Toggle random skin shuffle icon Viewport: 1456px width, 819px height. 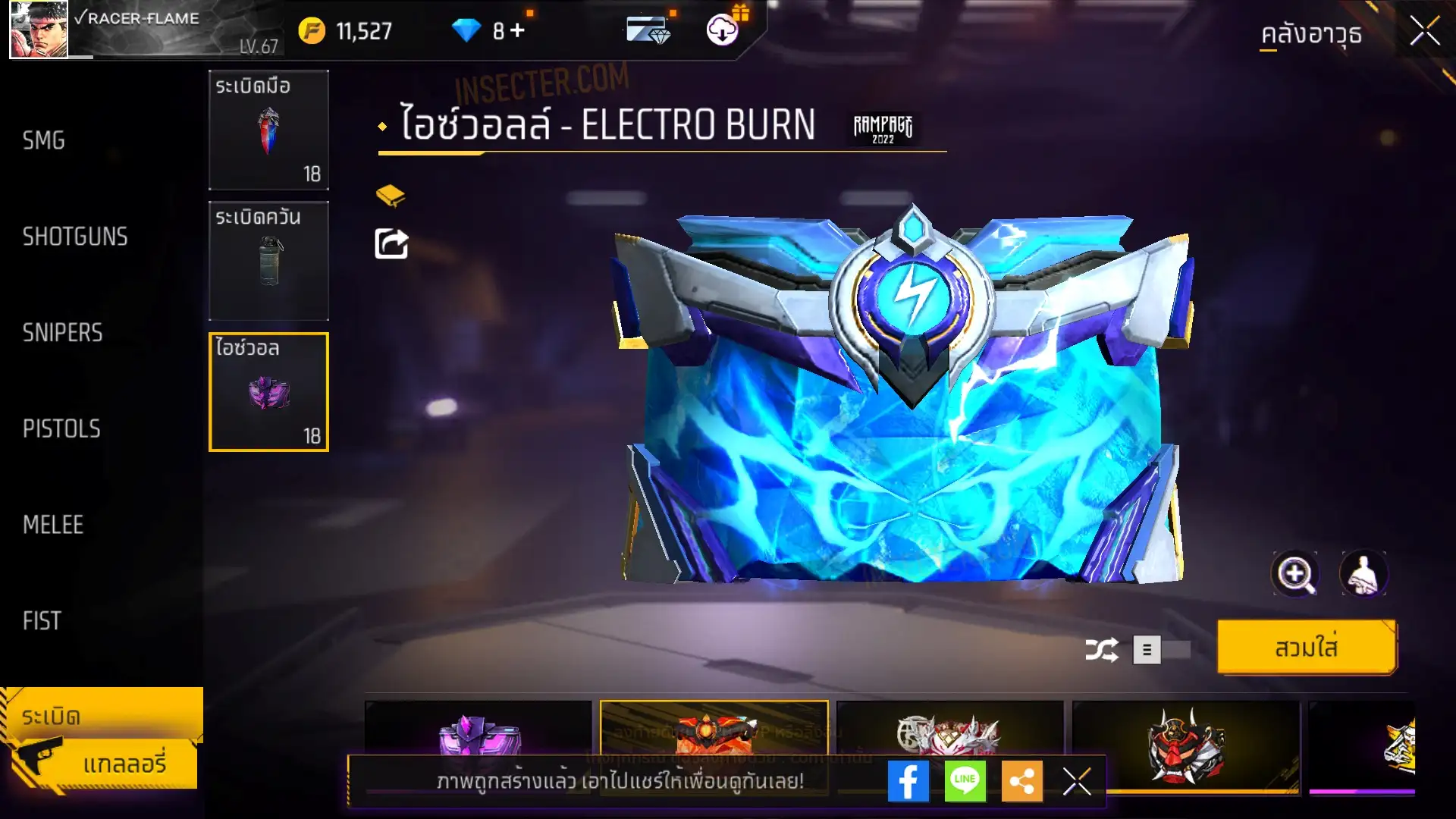tap(1101, 650)
